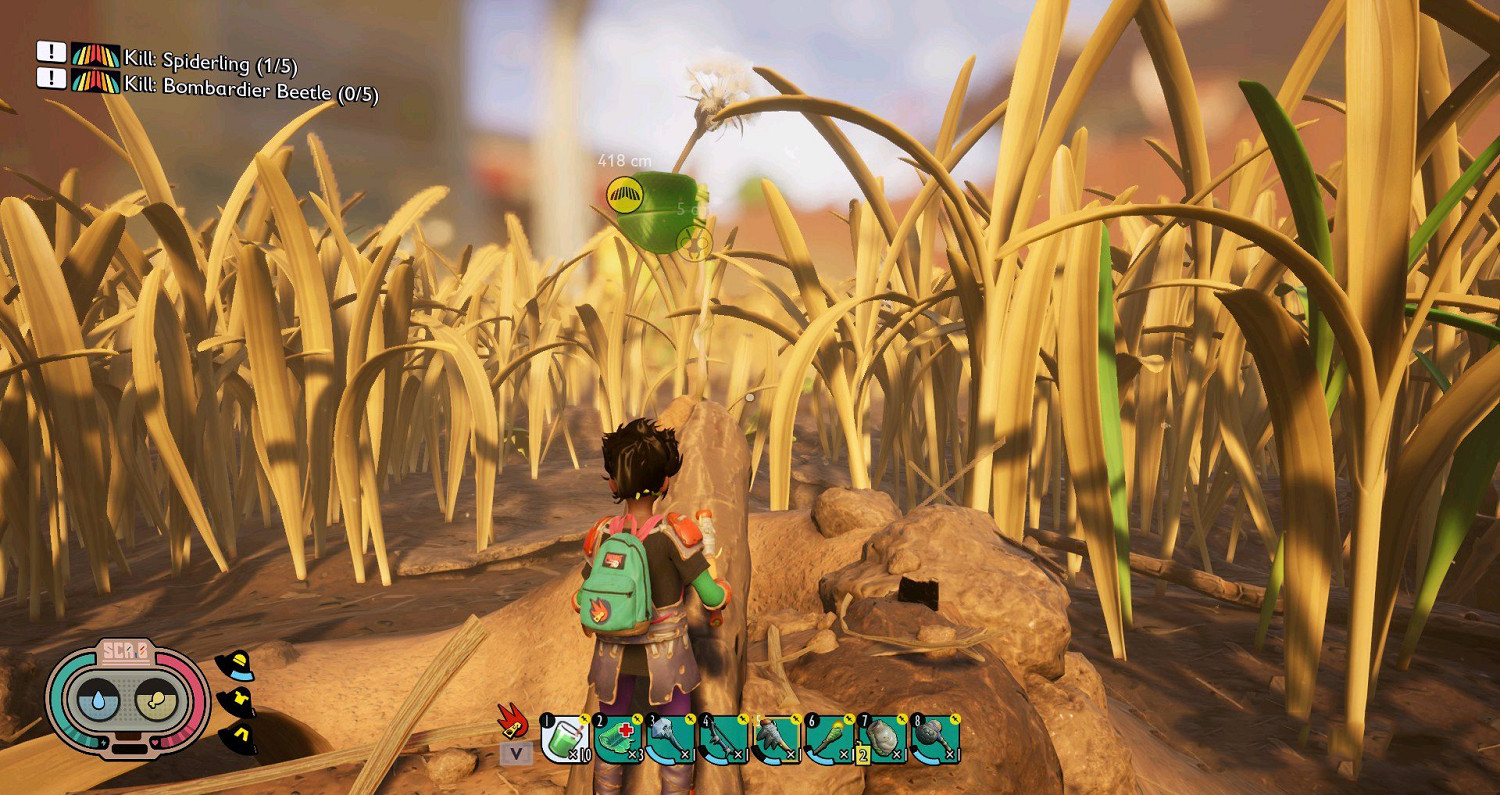Select the canteen in hotbar slot 7
This screenshot has width=1500, height=795.
click(883, 740)
